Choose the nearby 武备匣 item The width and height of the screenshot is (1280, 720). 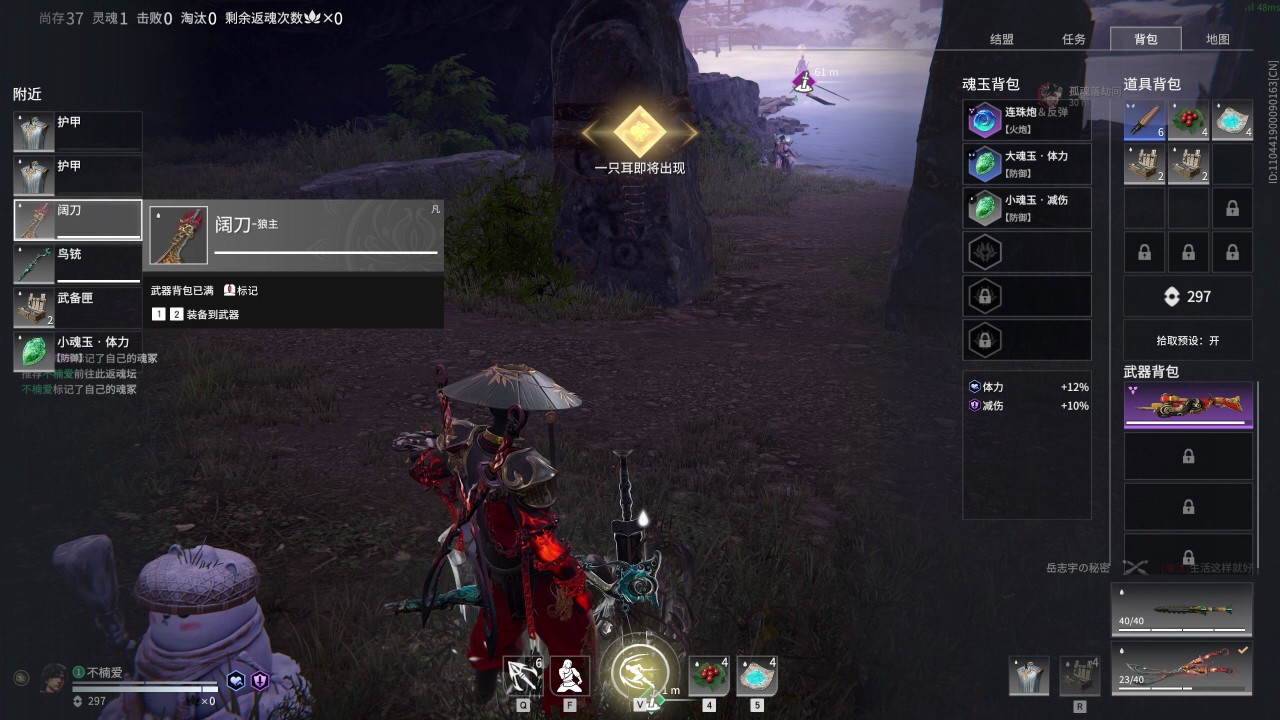78,308
